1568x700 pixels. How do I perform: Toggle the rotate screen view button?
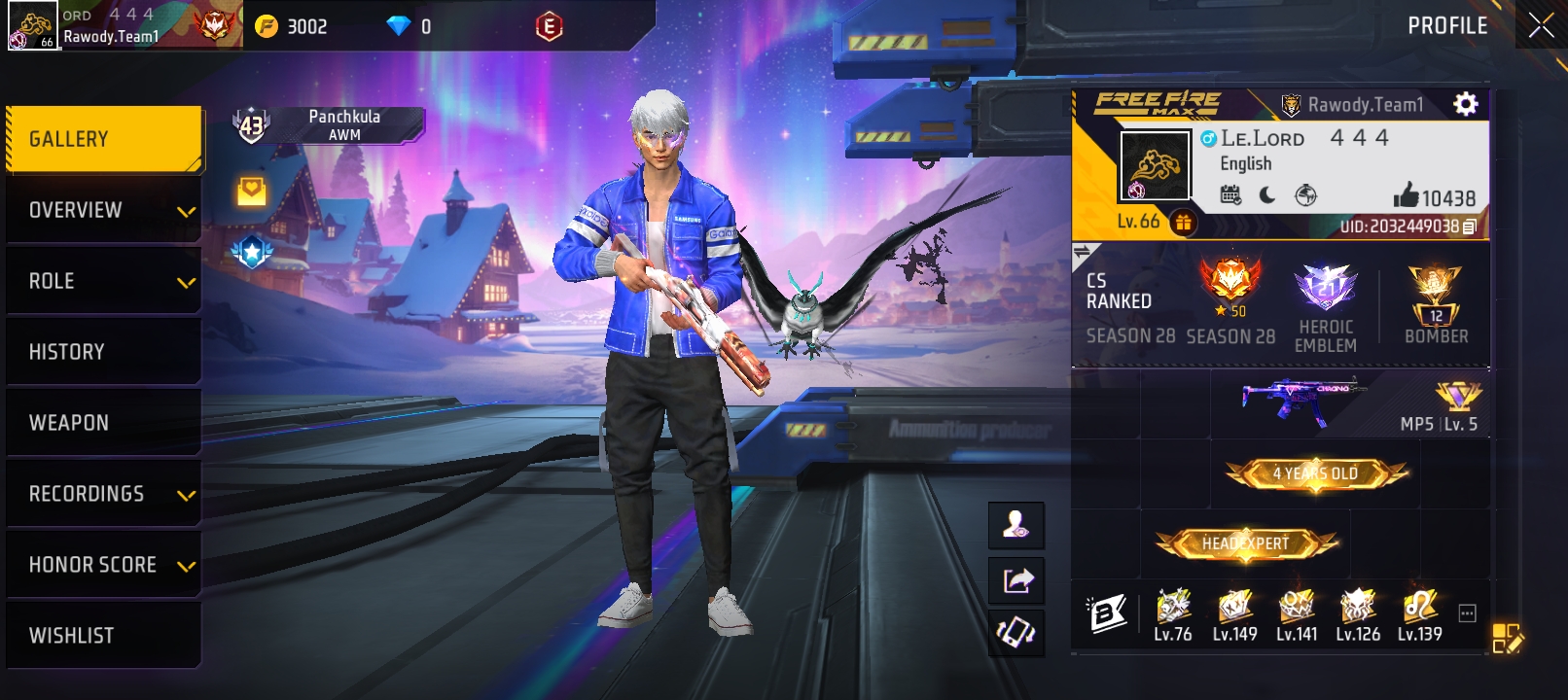coord(1016,634)
